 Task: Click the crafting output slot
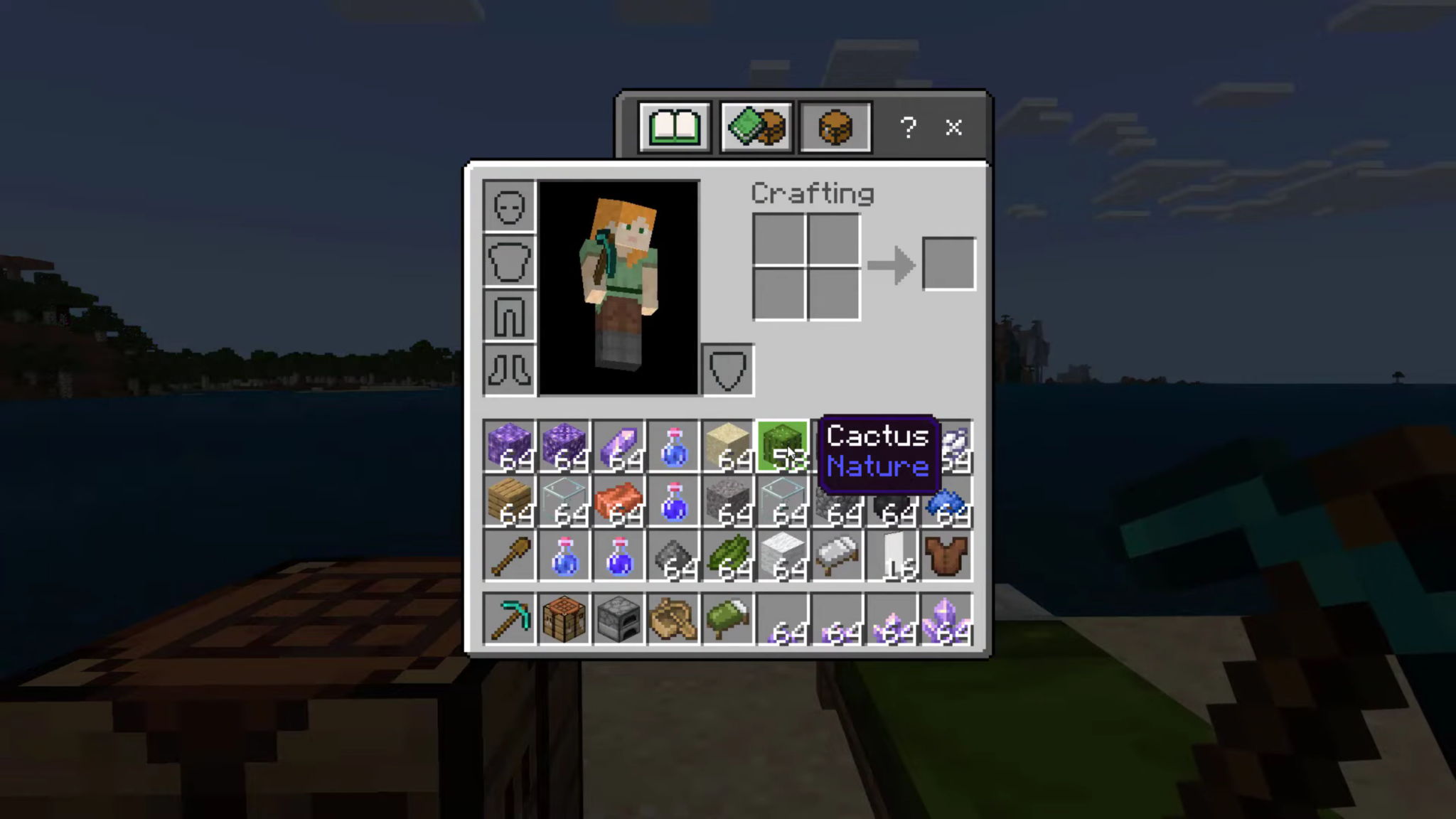click(x=948, y=263)
